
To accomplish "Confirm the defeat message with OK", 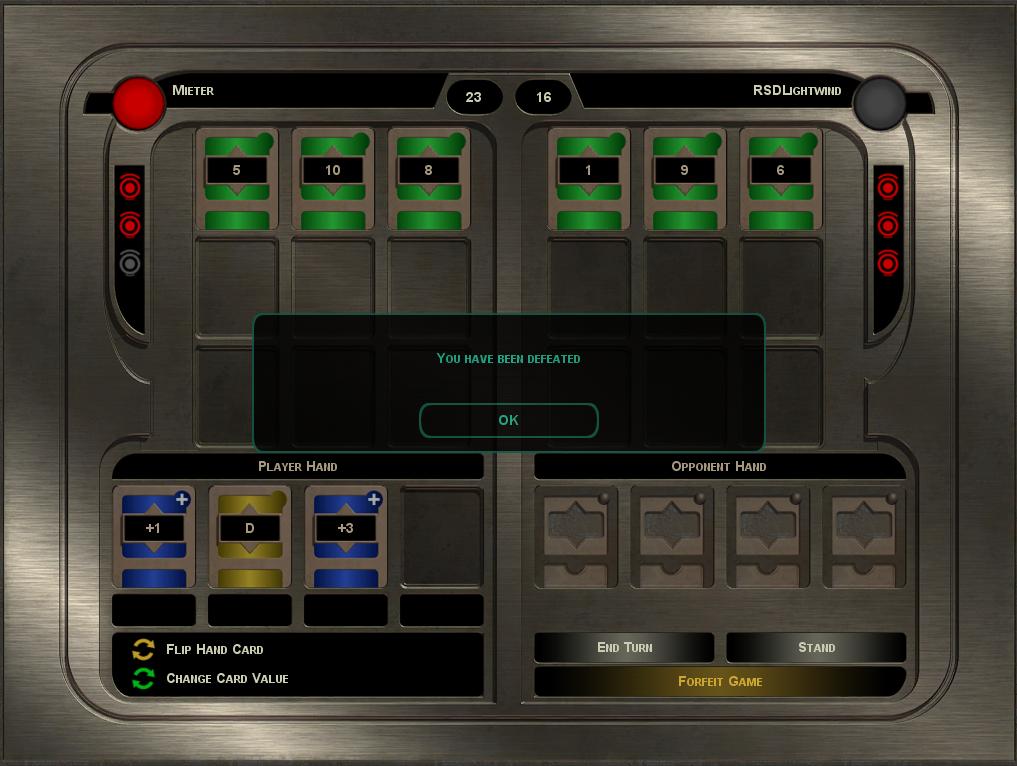I will coord(508,420).
